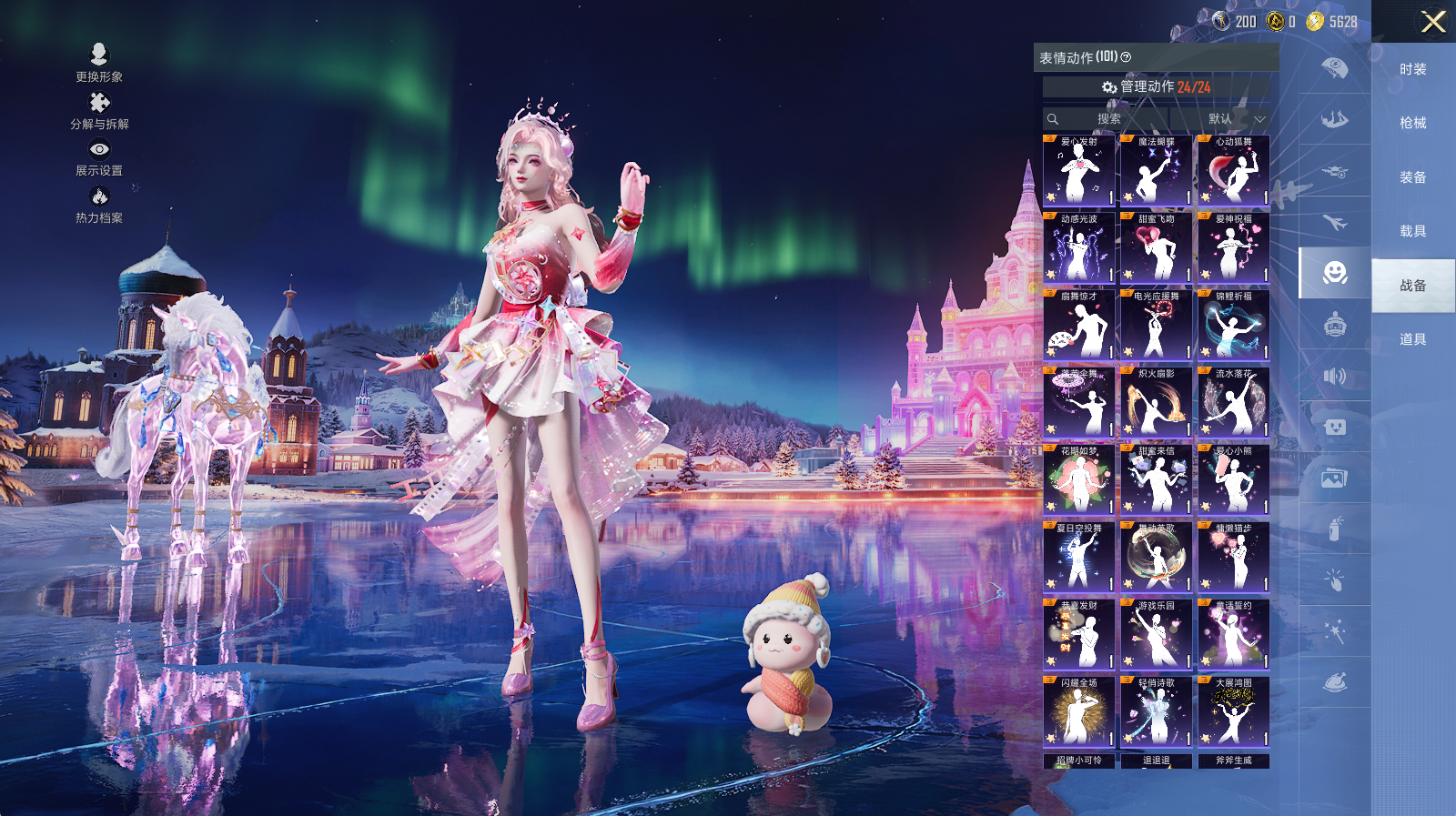
Task: Select the 装备 equipment tab
Action: pyautogui.click(x=1412, y=177)
